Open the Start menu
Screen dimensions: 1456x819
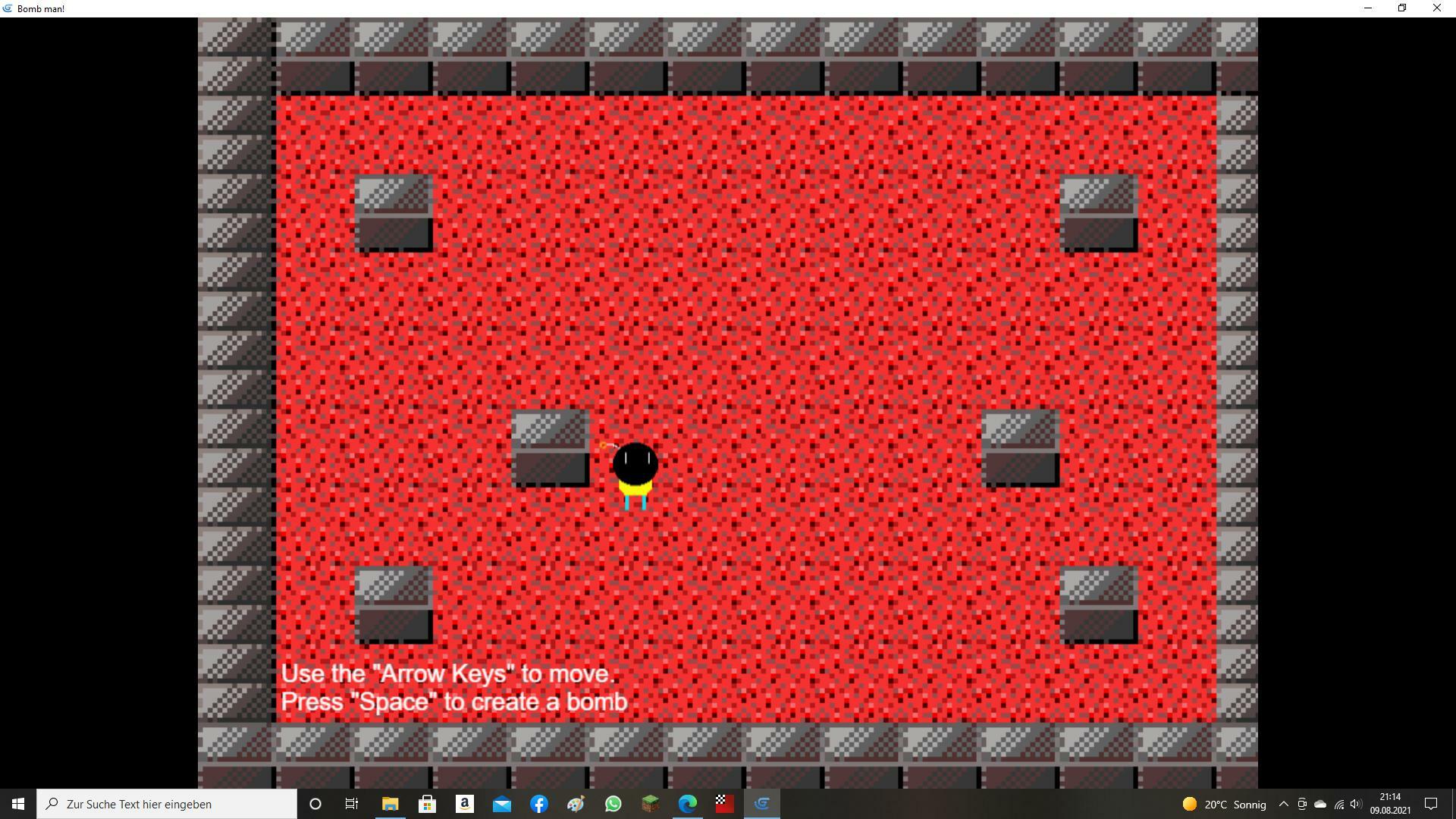click(x=17, y=804)
